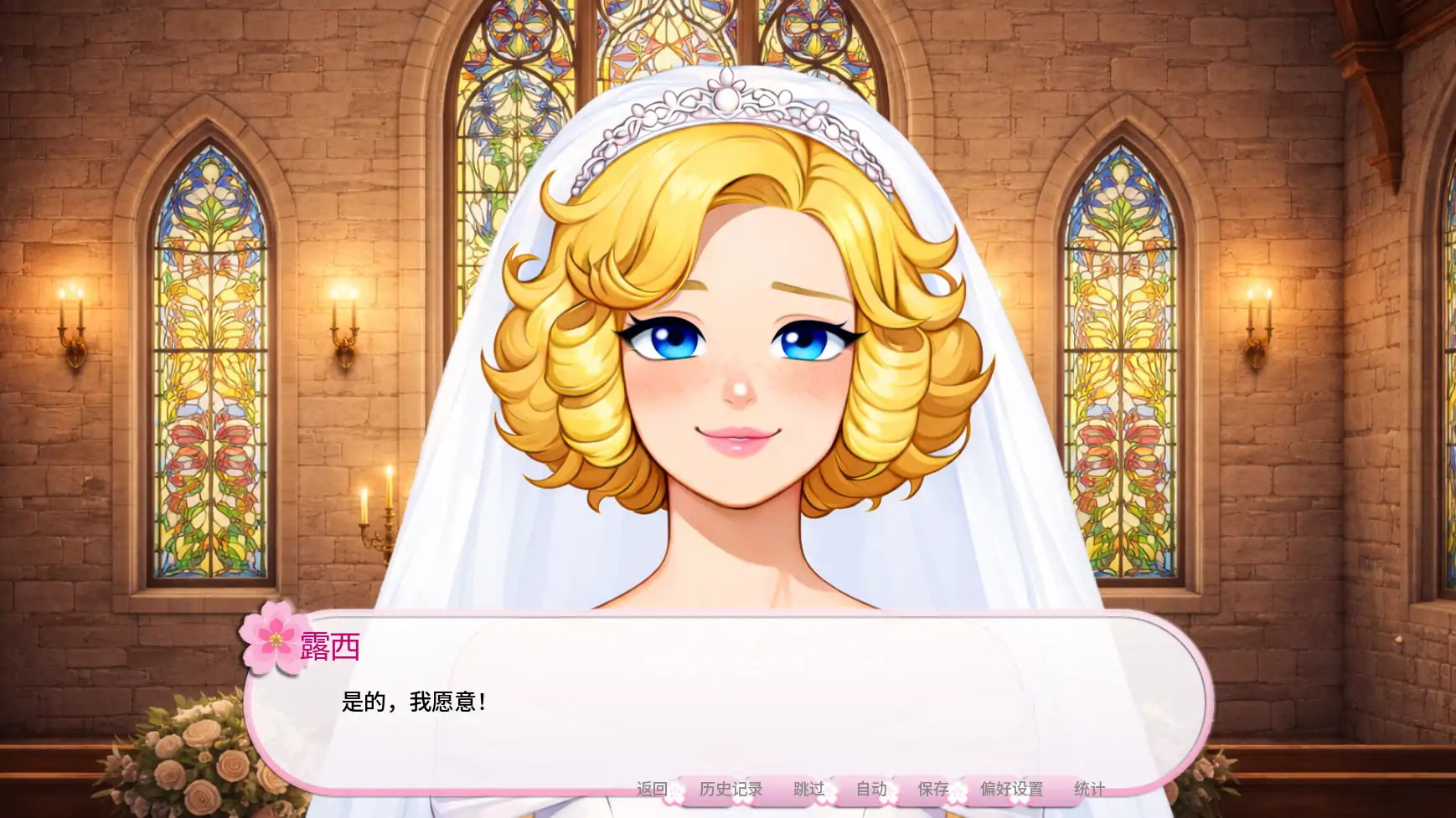Image resolution: width=1456 pixels, height=818 pixels.
Task: Click the sakura flower between 保存 and 偏好设置
Action: click(x=958, y=792)
